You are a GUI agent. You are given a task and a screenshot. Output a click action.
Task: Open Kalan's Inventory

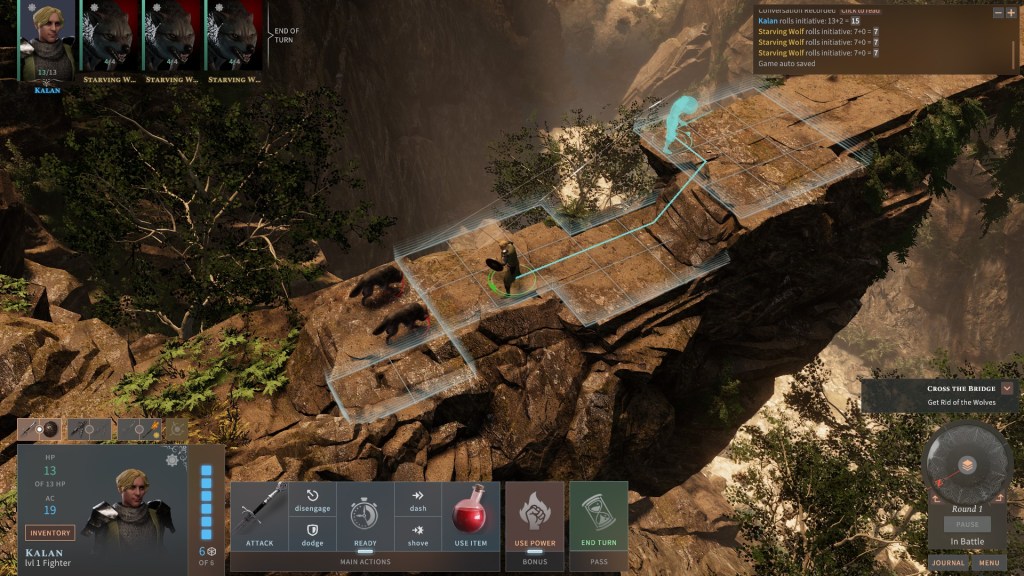point(50,533)
